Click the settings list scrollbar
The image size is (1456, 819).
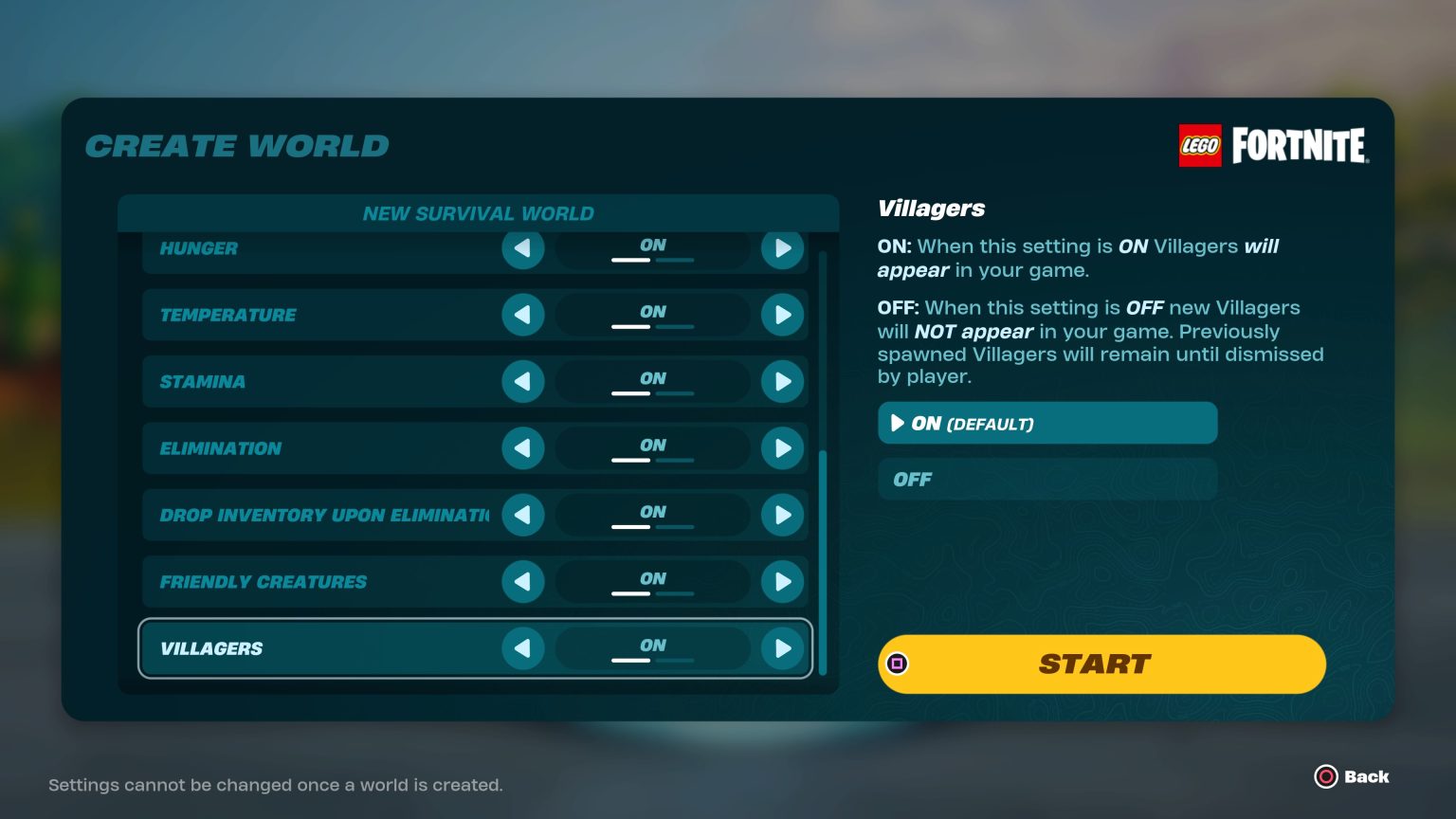822,559
